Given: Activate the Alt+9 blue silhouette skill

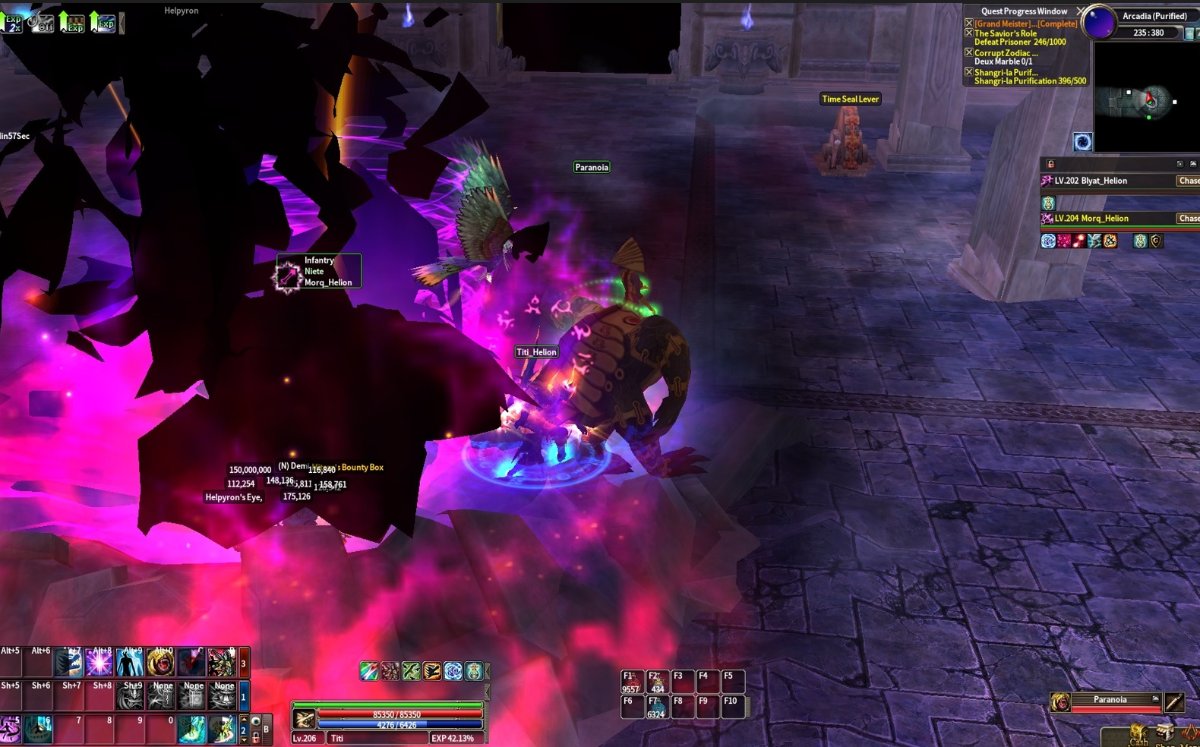Looking at the screenshot, I should pyautogui.click(x=130, y=663).
